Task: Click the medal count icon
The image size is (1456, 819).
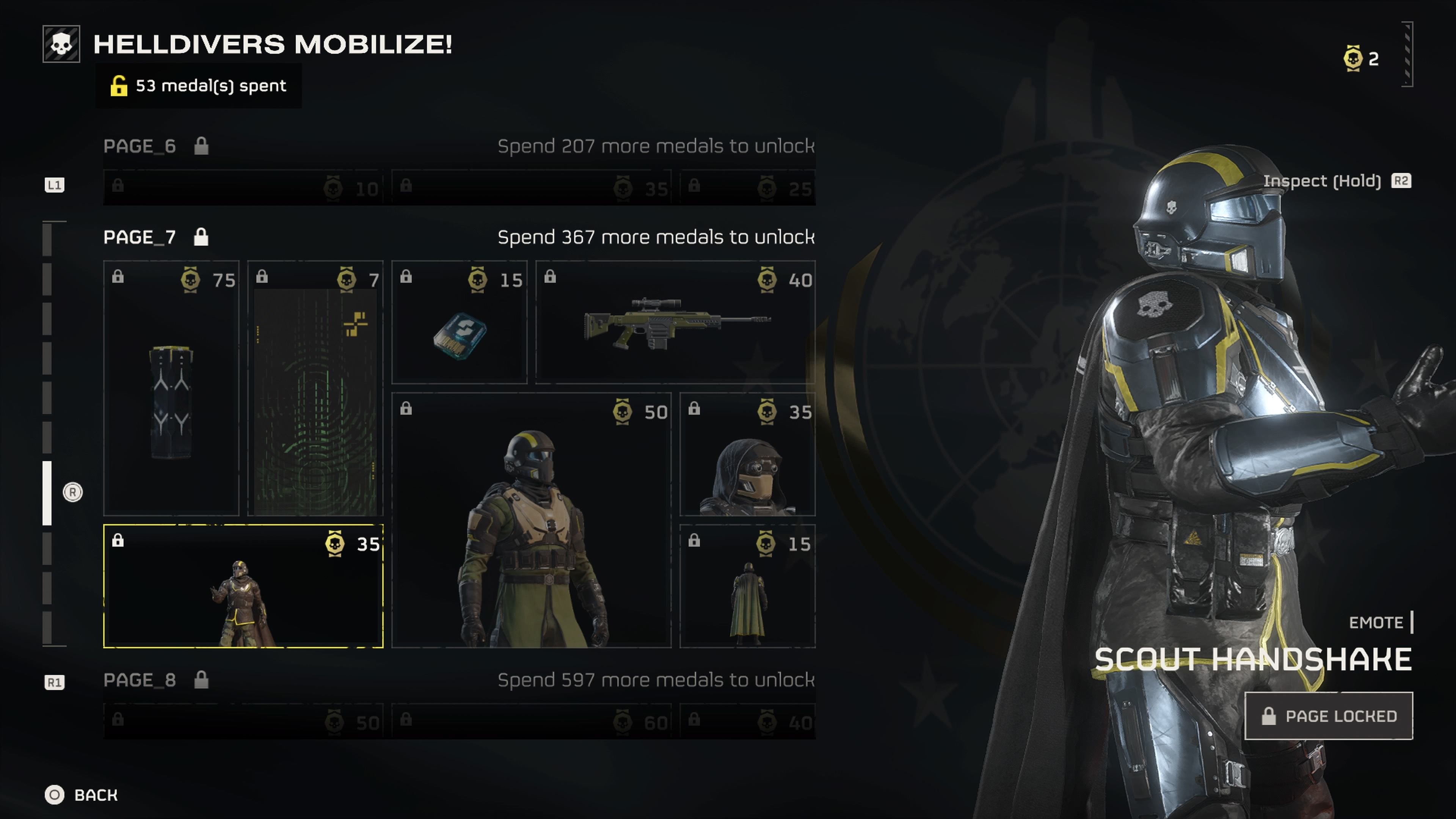Action: (1353, 58)
